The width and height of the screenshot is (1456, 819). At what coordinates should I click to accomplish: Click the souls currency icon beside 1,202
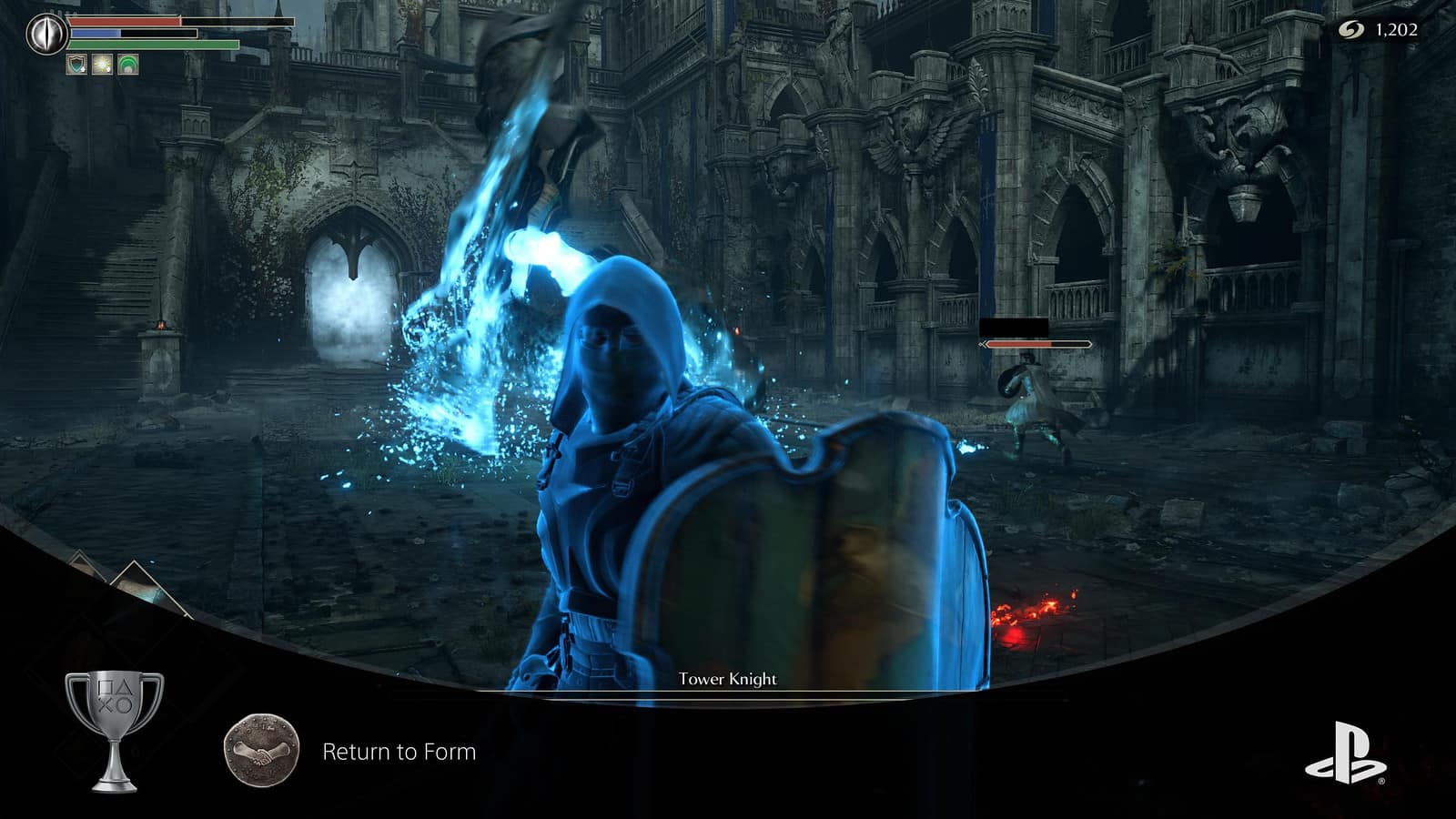1352,28
